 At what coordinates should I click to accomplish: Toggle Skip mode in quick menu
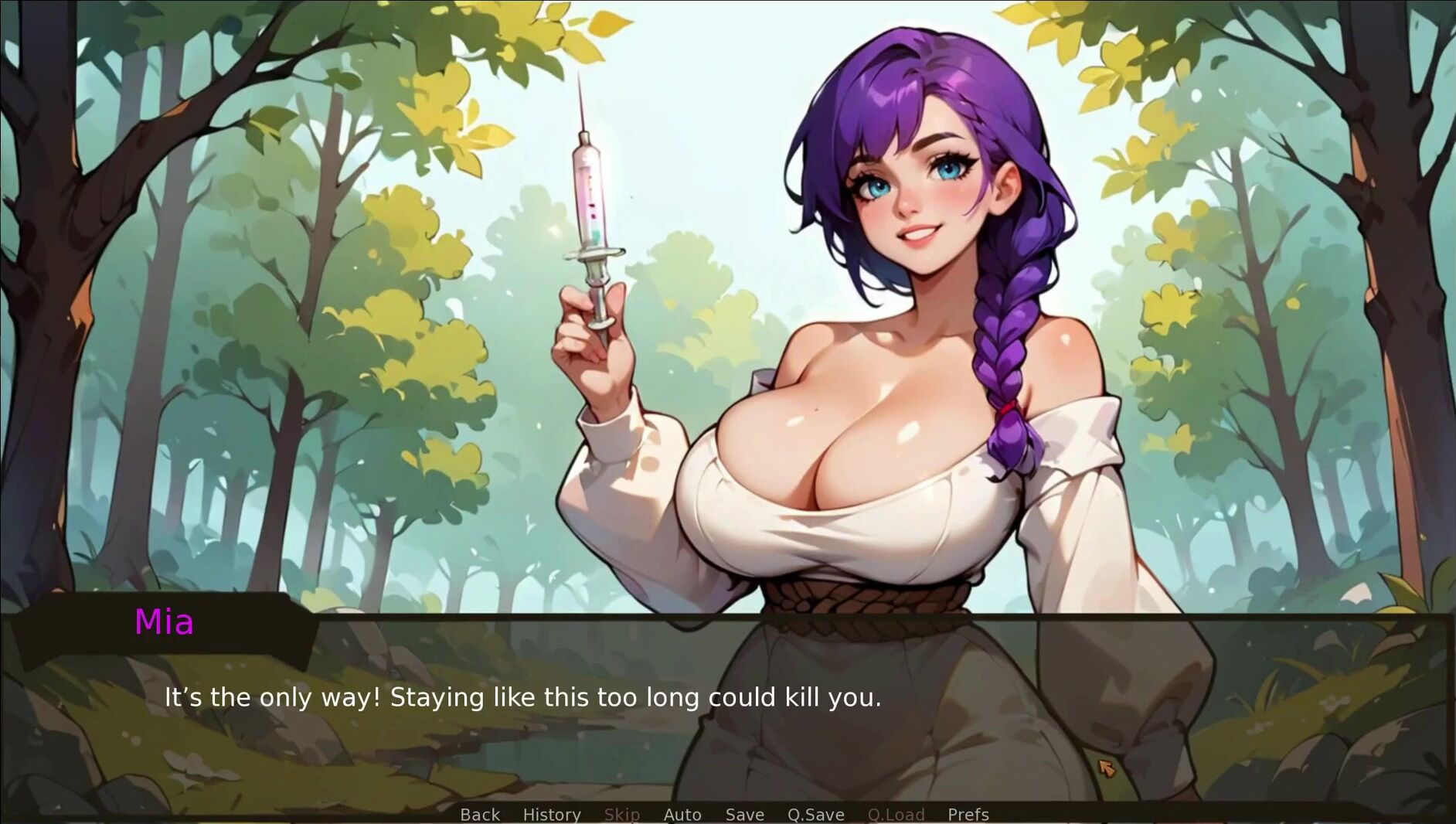622,815
